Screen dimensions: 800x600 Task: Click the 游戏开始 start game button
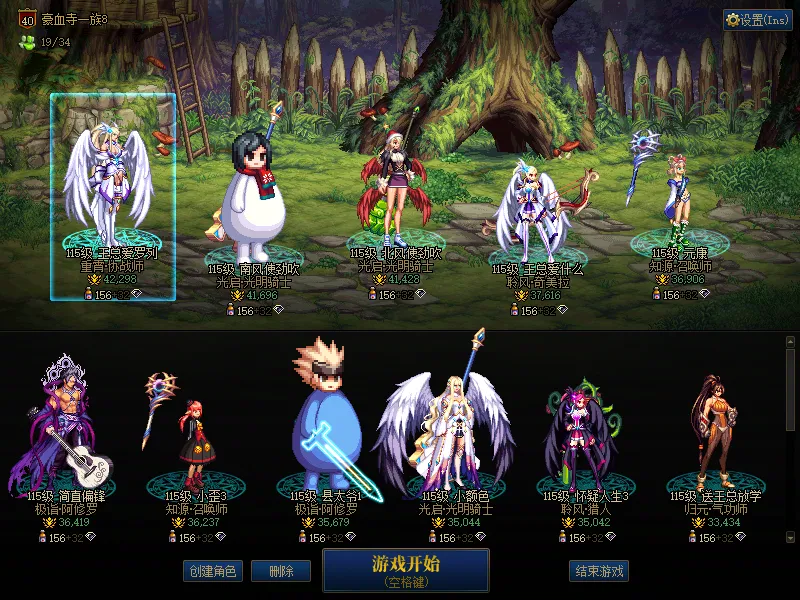pyautogui.click(x=405, y=570)
